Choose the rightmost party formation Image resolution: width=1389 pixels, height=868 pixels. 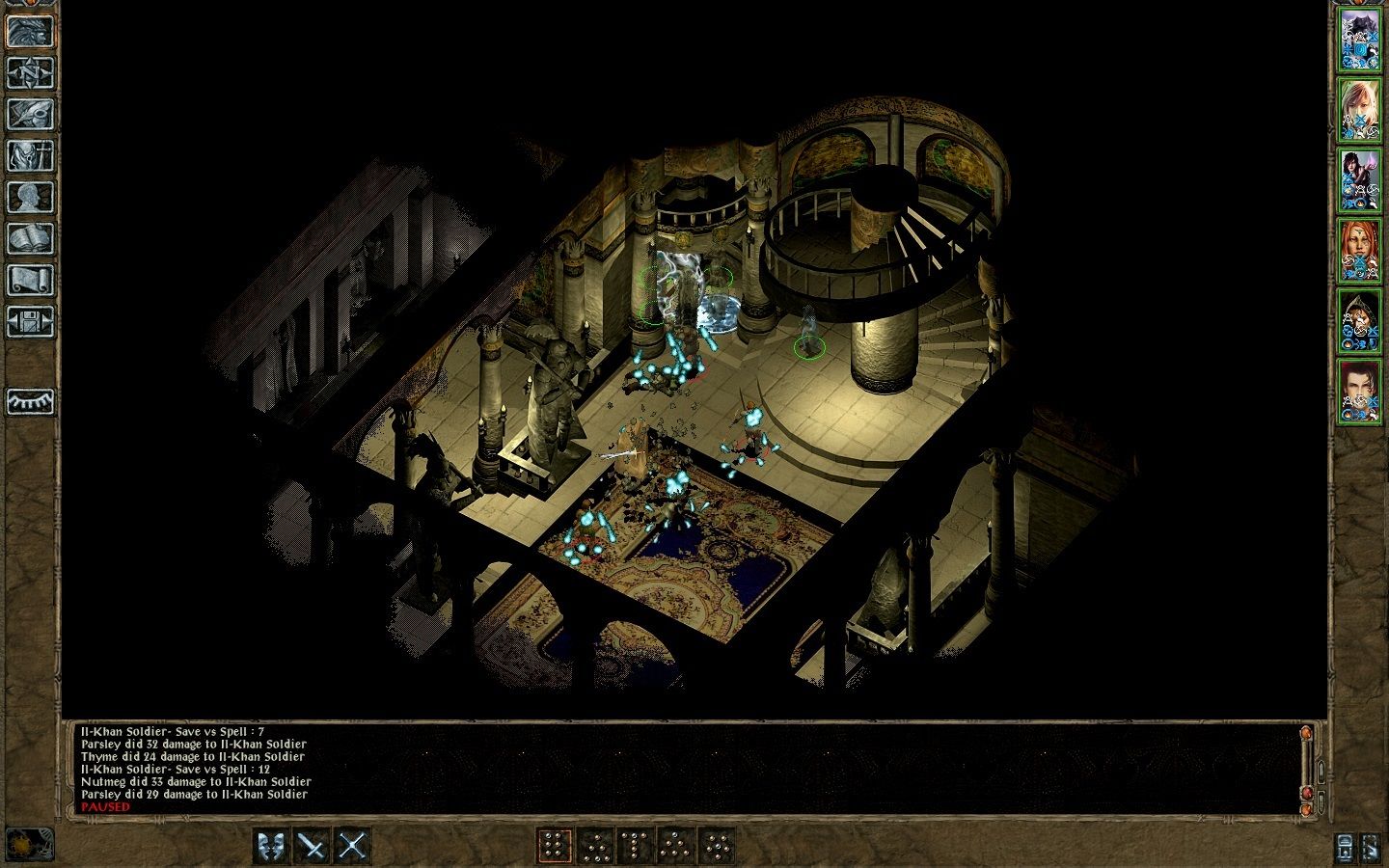717,846
